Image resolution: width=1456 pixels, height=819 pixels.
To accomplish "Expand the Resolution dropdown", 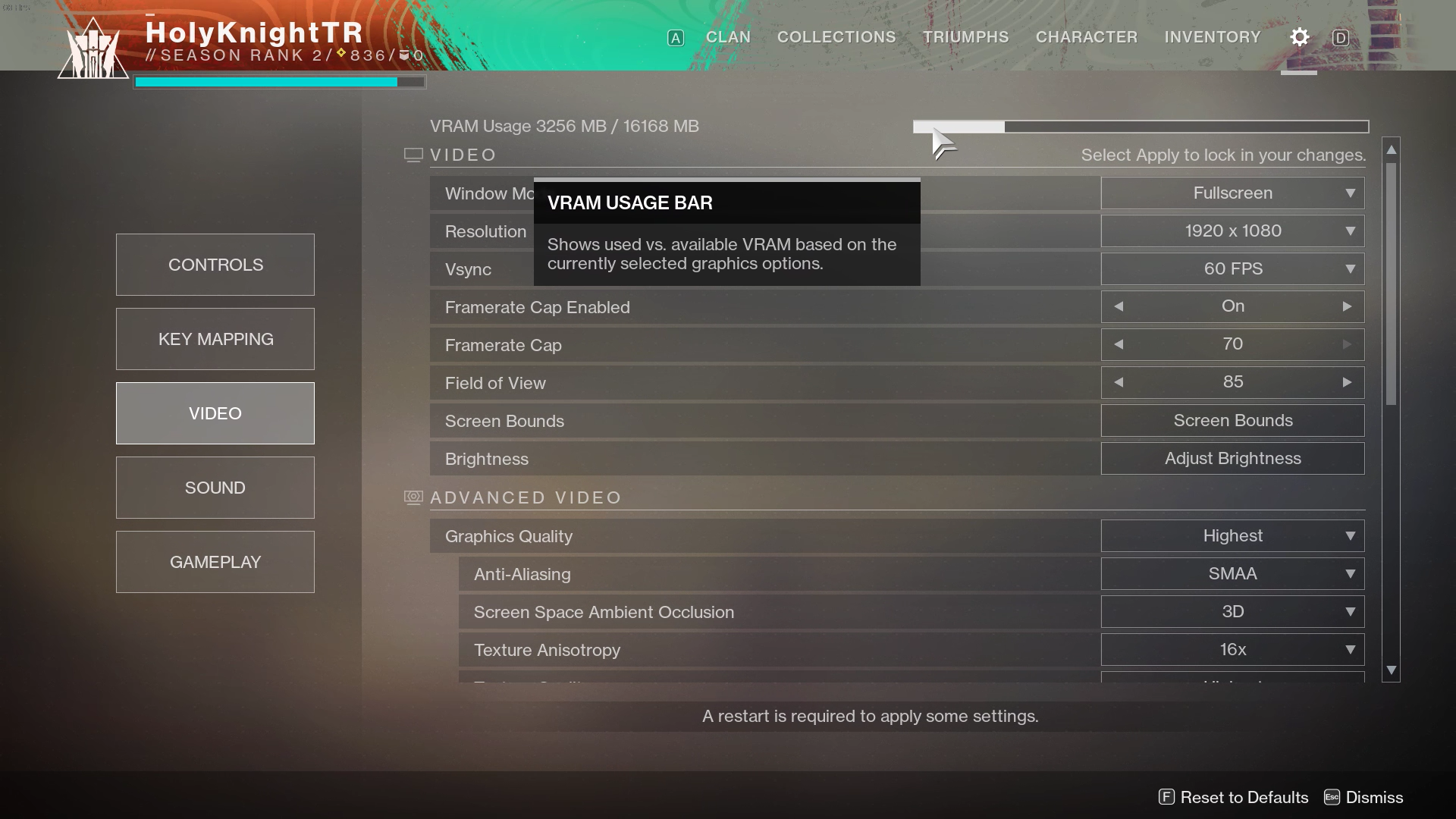I will (x=1232, y=231).
